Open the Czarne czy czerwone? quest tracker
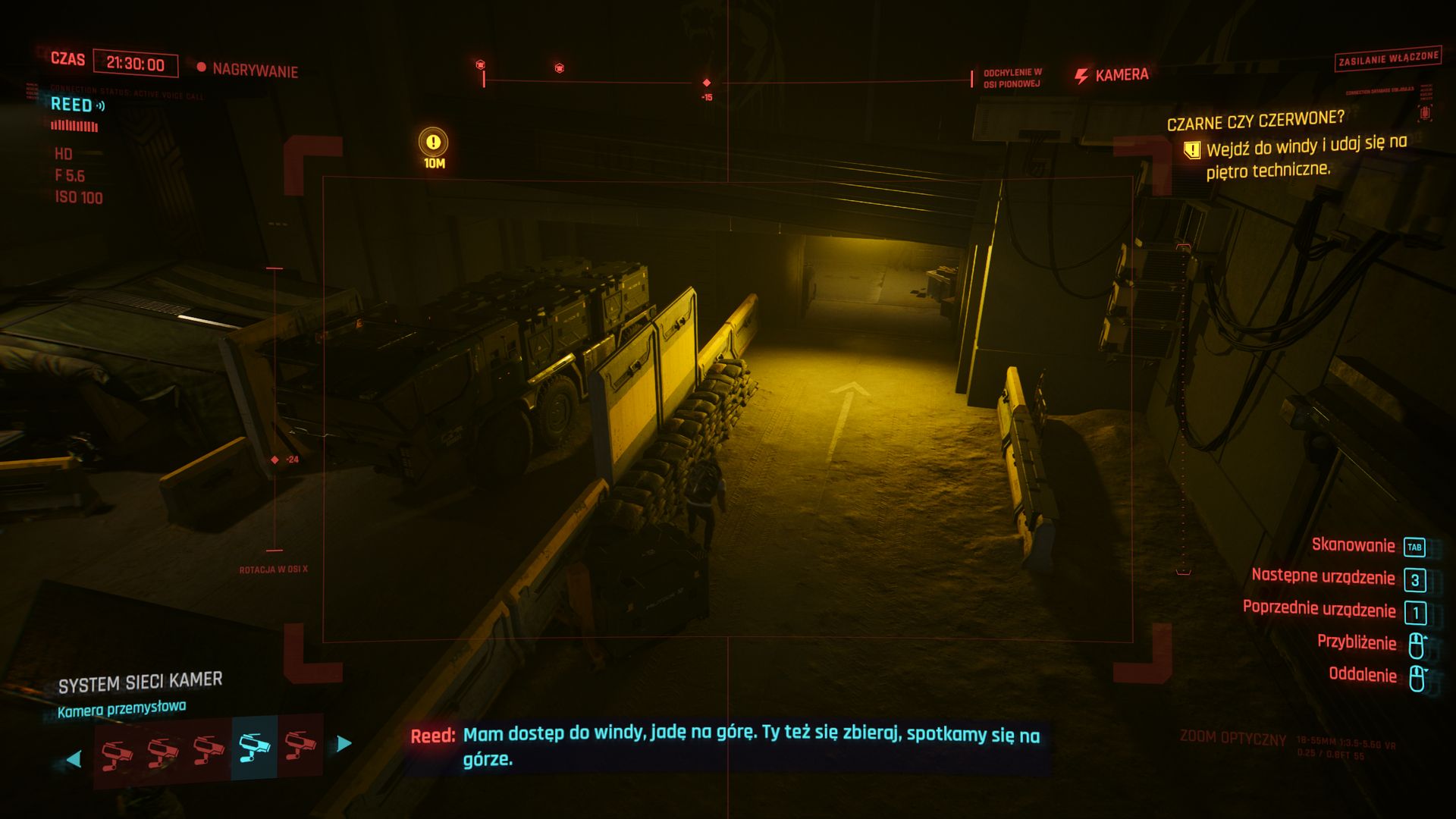Image resolution: width=1456 pixels, height=819 pixels. [x=1255, y=121]
